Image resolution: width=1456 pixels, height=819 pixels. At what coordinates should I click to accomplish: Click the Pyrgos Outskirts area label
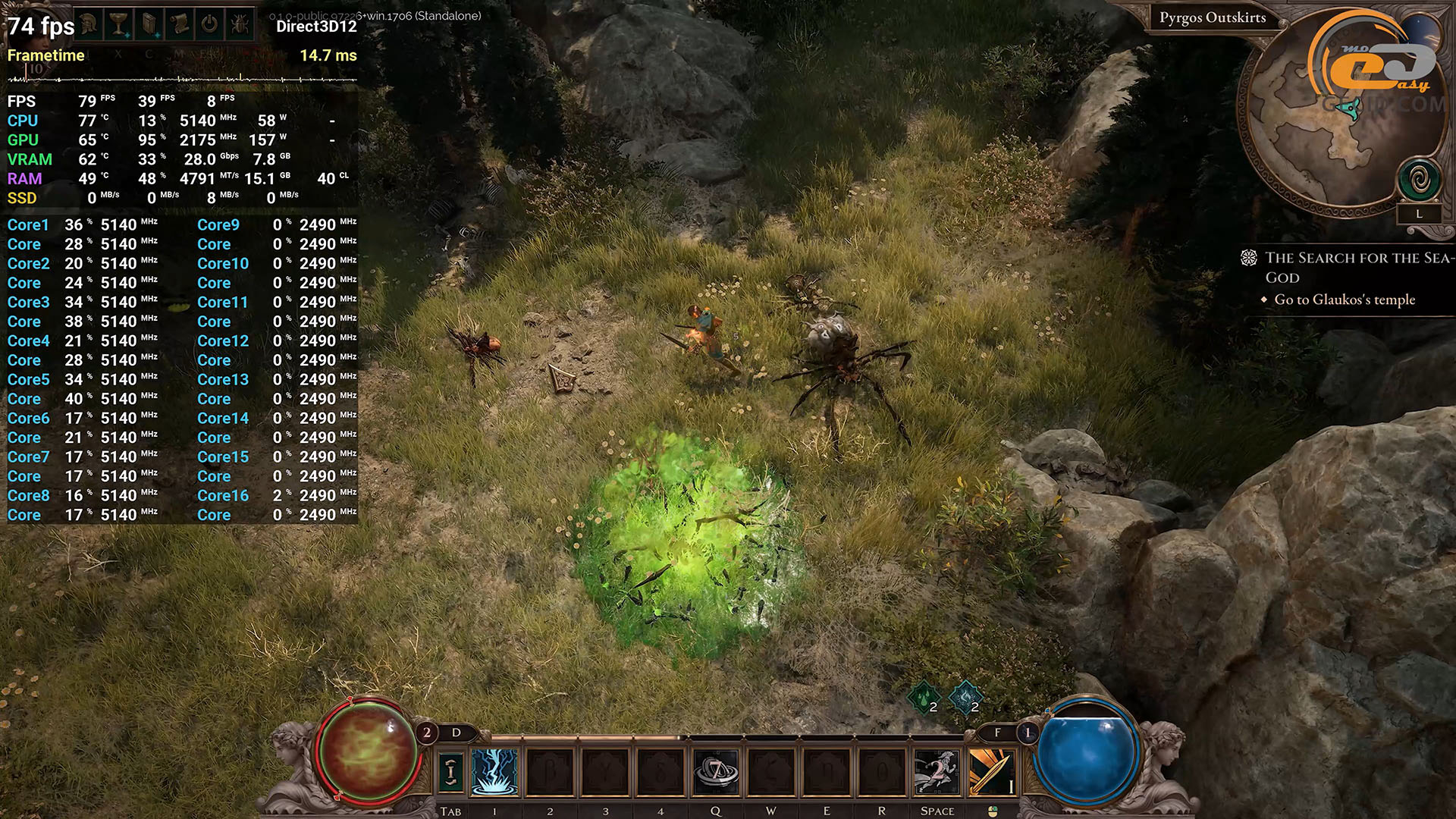click(1212, 17)
